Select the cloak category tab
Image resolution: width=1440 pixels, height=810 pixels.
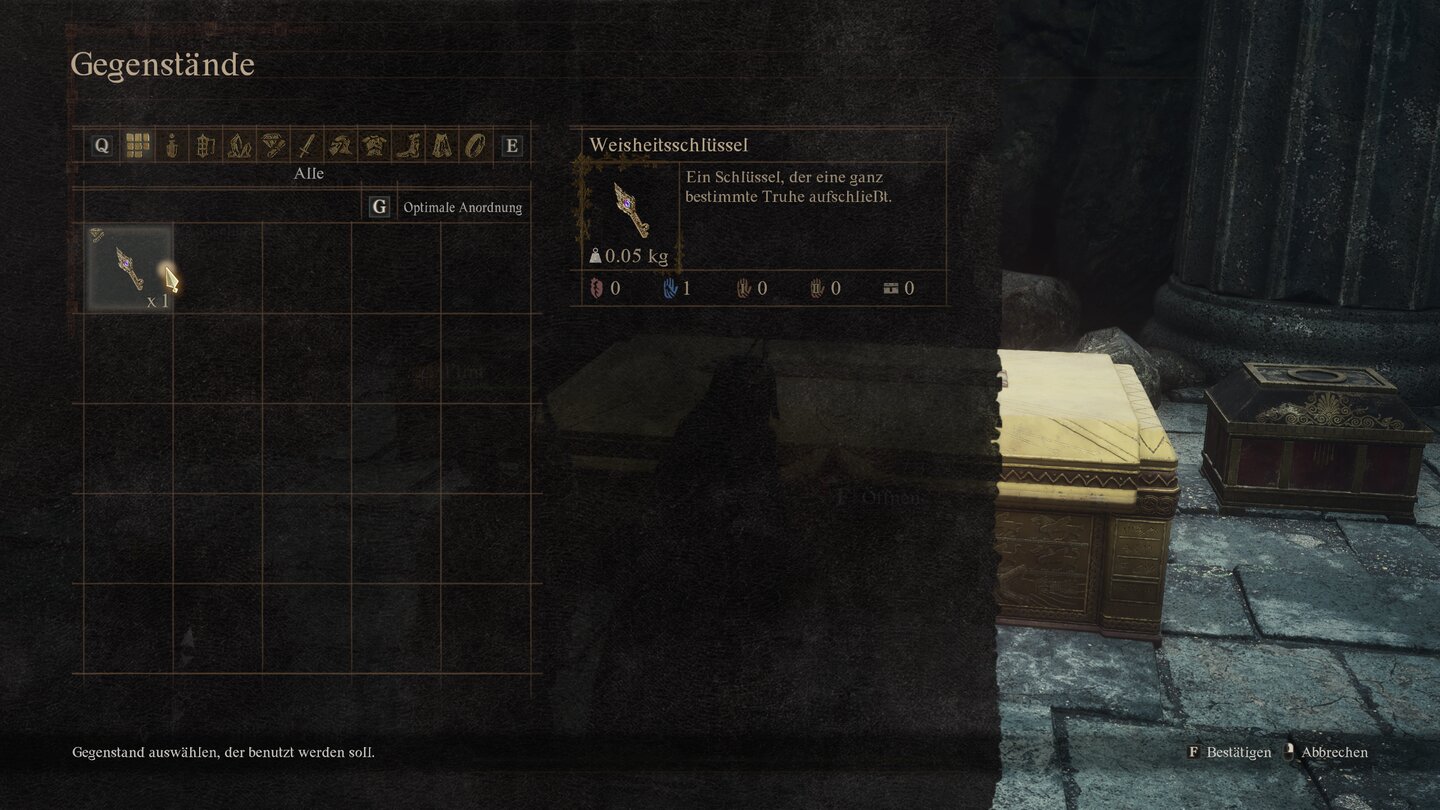click(441, 146)
